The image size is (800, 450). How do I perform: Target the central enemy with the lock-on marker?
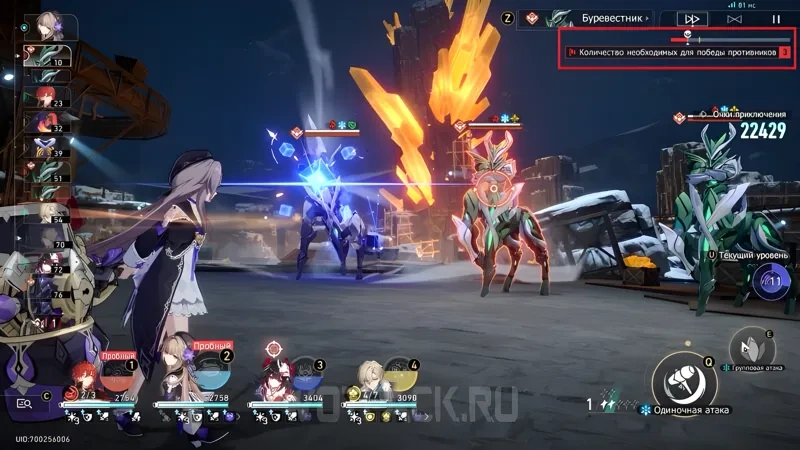pyautogui.click(x=492, y=187)
